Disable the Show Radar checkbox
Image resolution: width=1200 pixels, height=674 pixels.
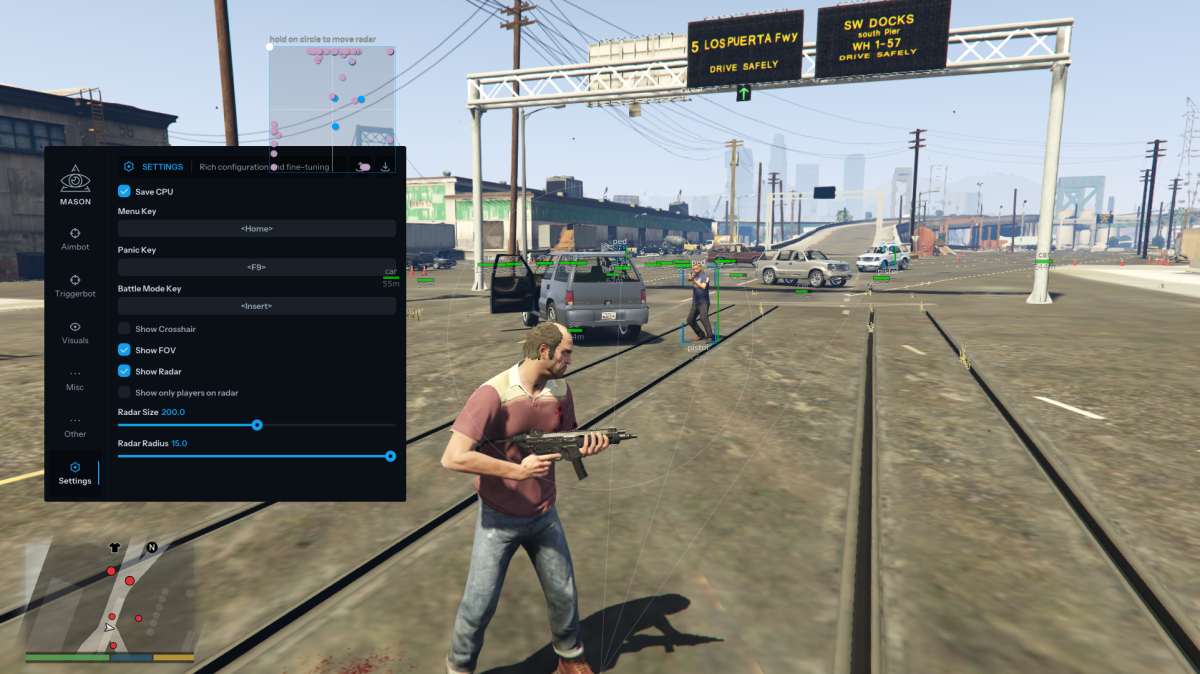pos(124,371)
